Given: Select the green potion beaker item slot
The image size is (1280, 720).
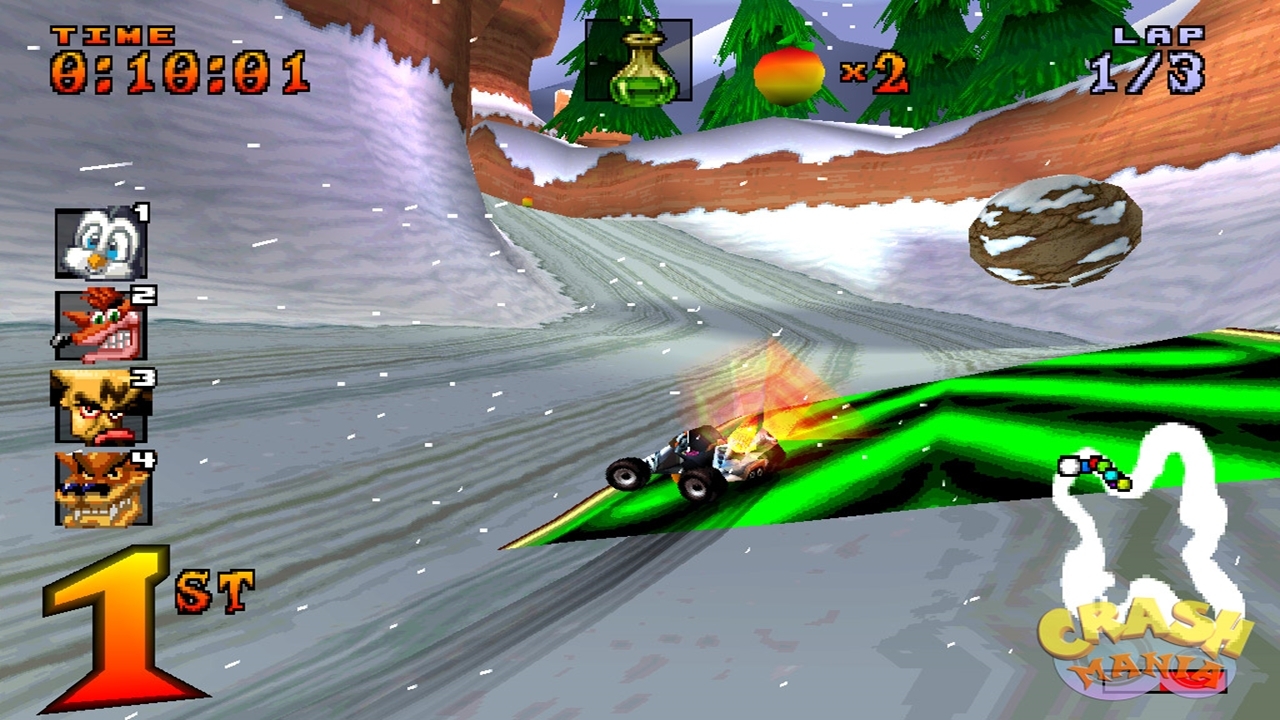Looking at the screenshot, I should tap(638, 61).
